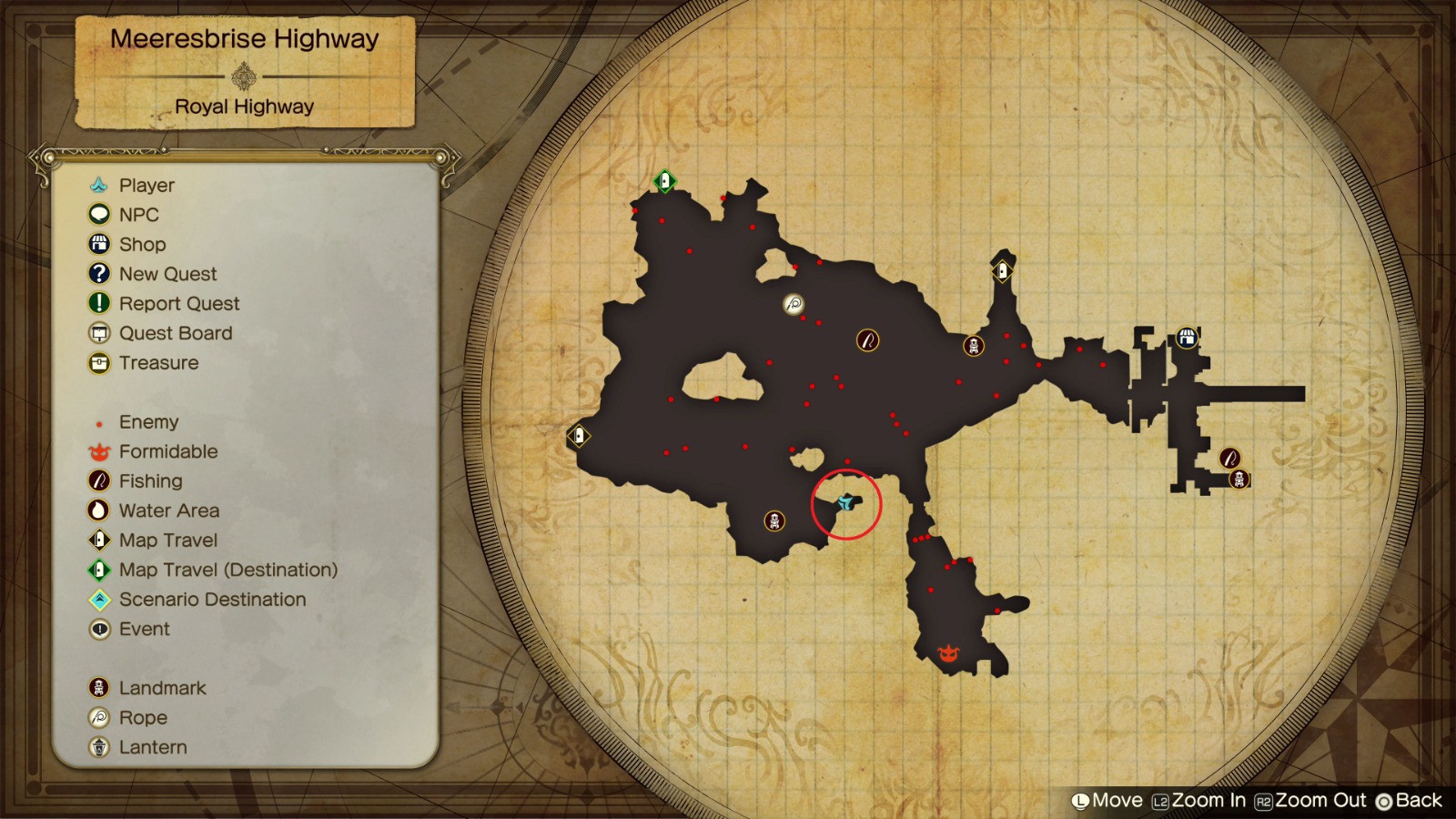
Task: Expand the Landmark legend section
Action: [x=162, y=688]
